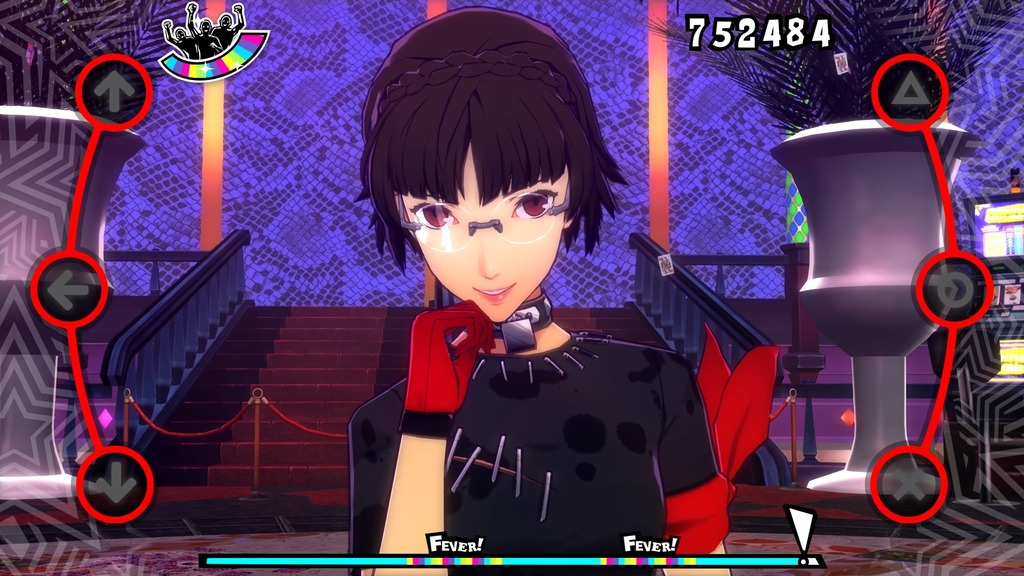Tap the triangle note target
The image size is (1024, 576).
pyautogui.click(x=909, y=92)
